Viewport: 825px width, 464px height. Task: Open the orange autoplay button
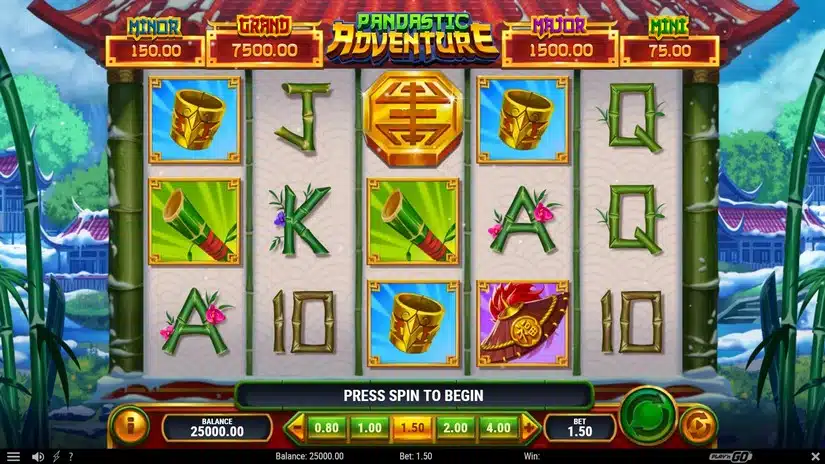coord(698,426)
